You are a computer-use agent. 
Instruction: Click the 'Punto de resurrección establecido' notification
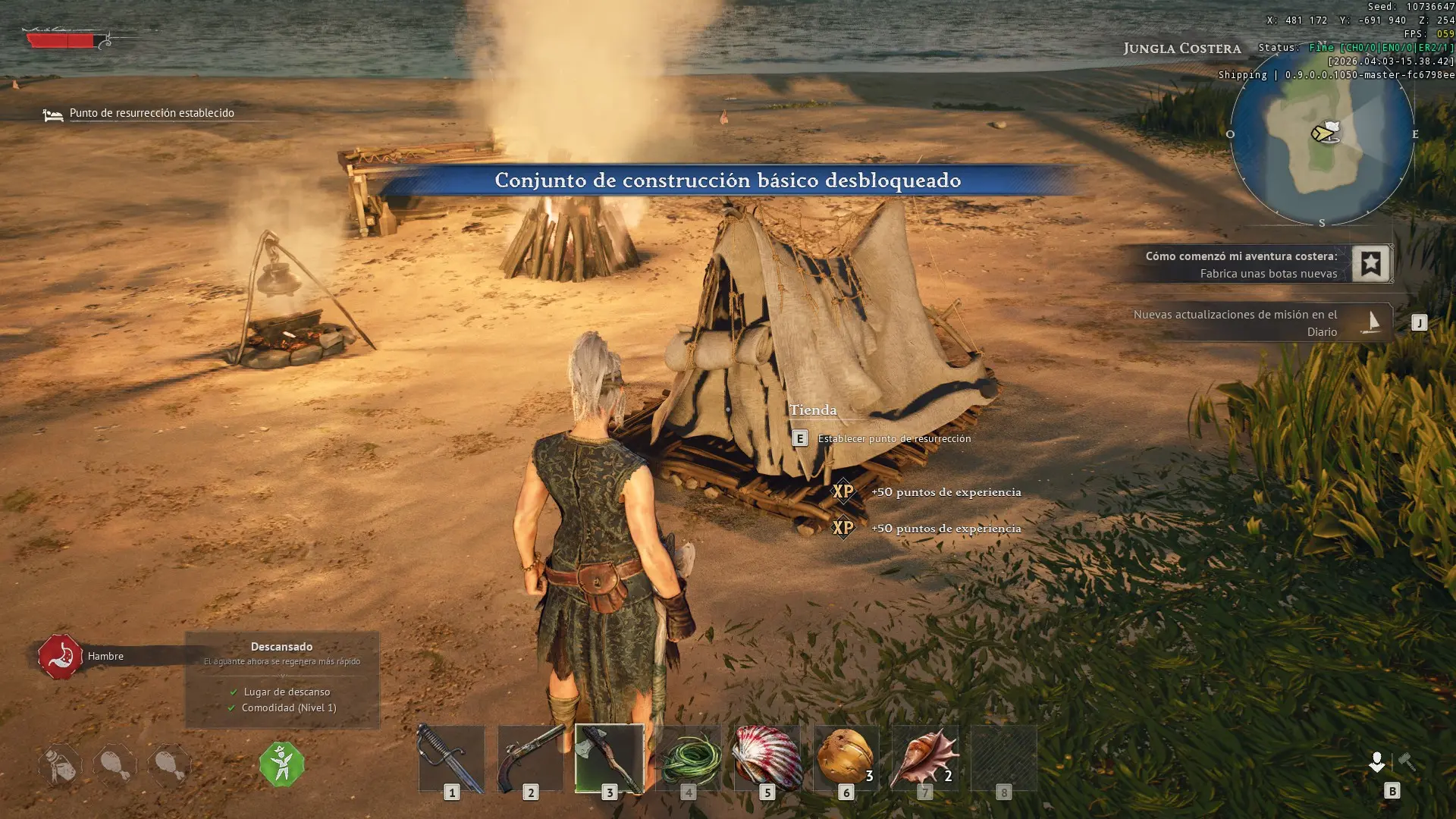coord(151,114)
